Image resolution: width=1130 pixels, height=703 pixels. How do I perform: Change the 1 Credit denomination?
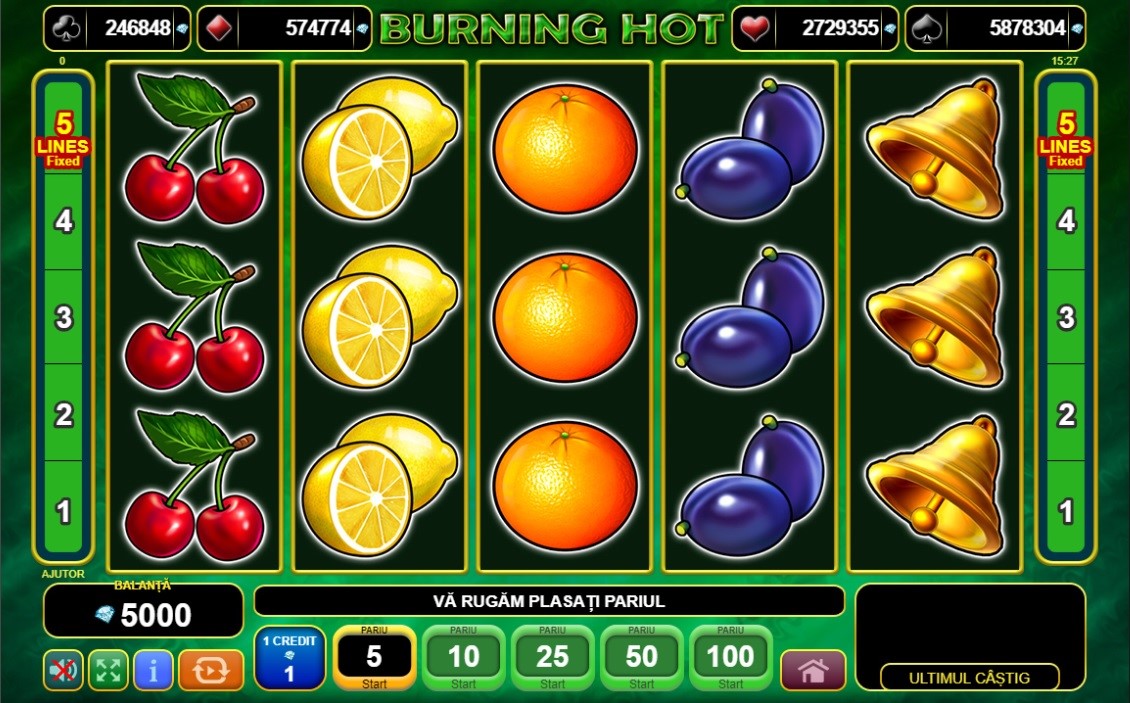(289, 657)
